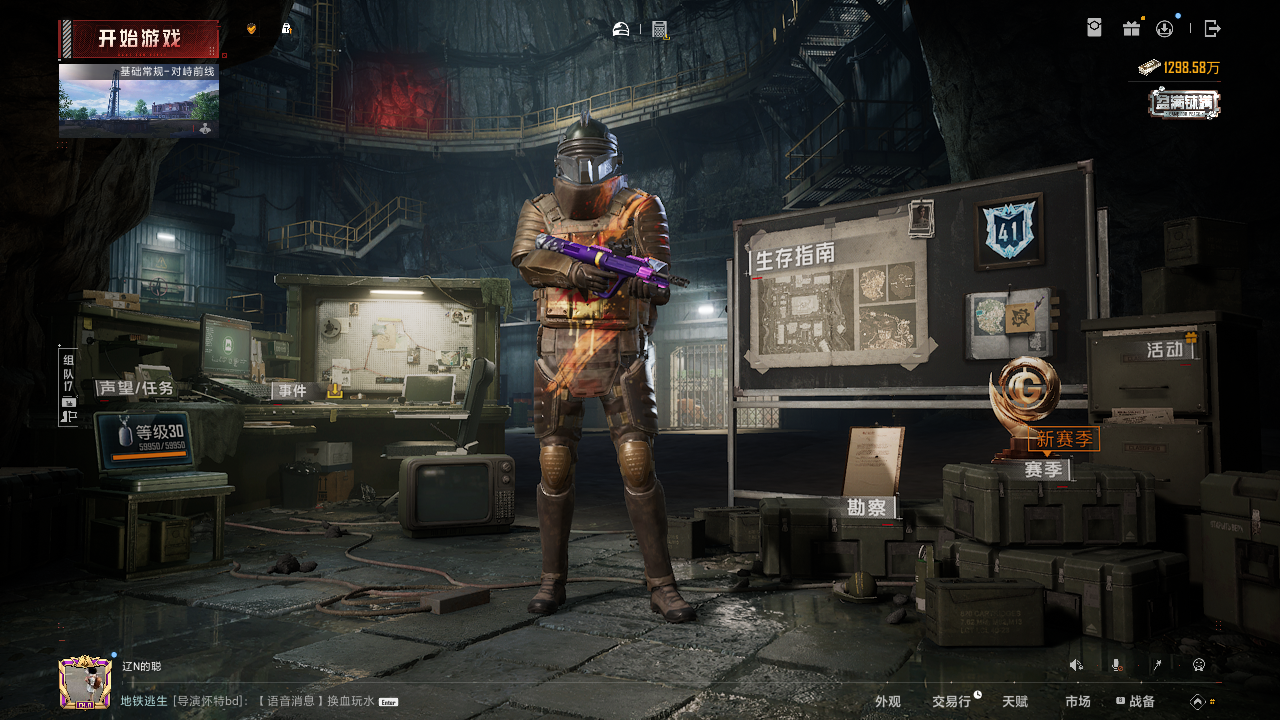Open the 勘察 survey panel
Image resolution: width=1280 pixels, height=720 pixels.
(x=867, y=508)
